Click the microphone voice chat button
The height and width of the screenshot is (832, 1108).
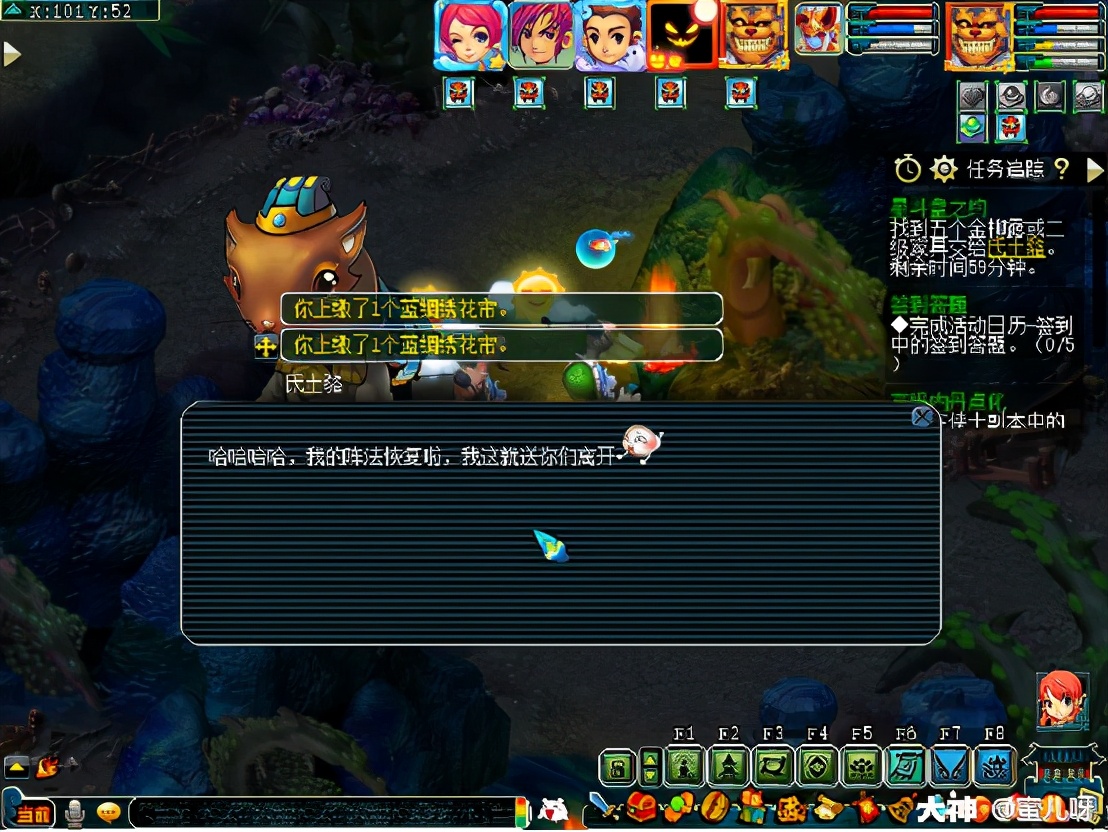pos(75,813)
